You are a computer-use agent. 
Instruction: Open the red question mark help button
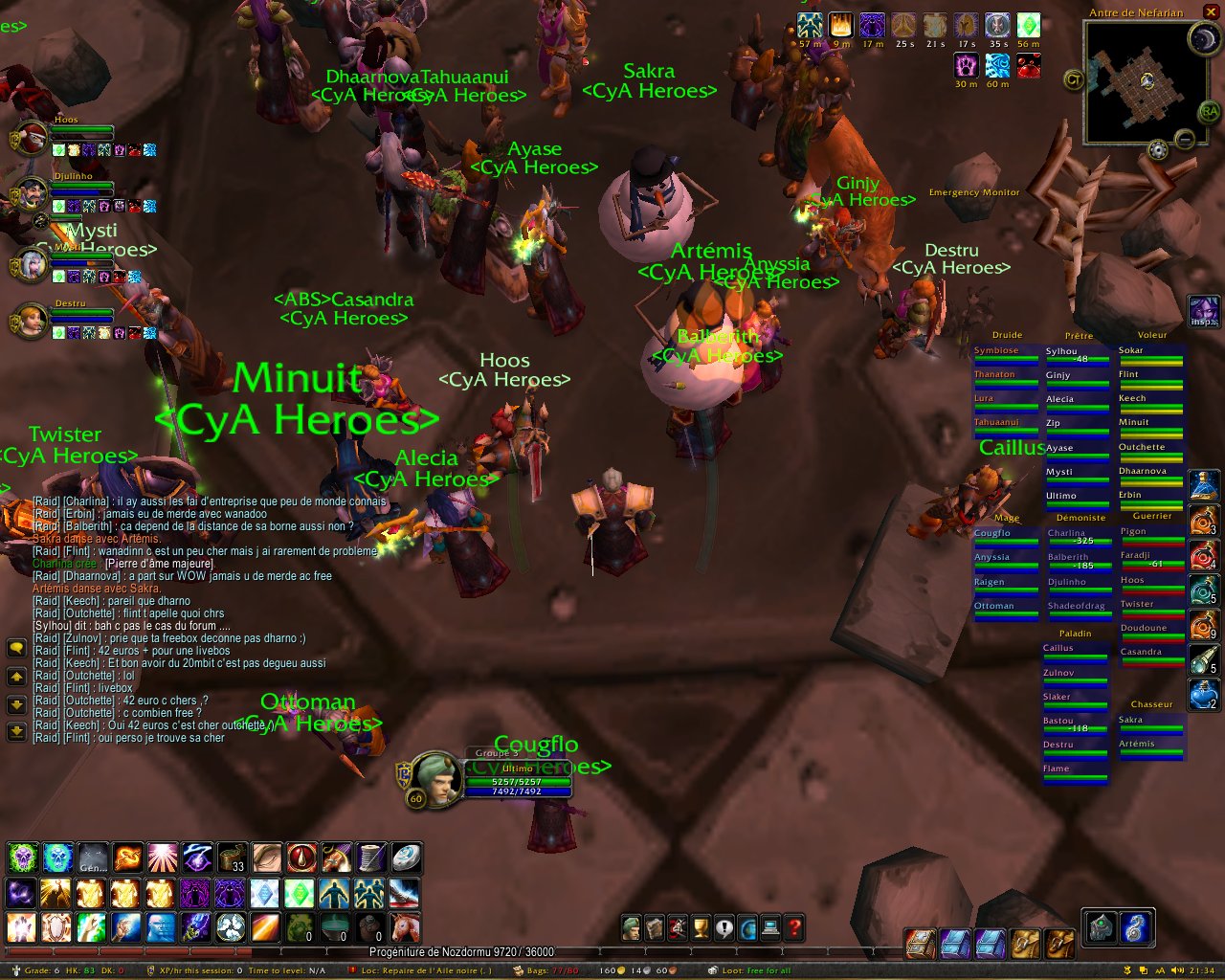[794, 927]
